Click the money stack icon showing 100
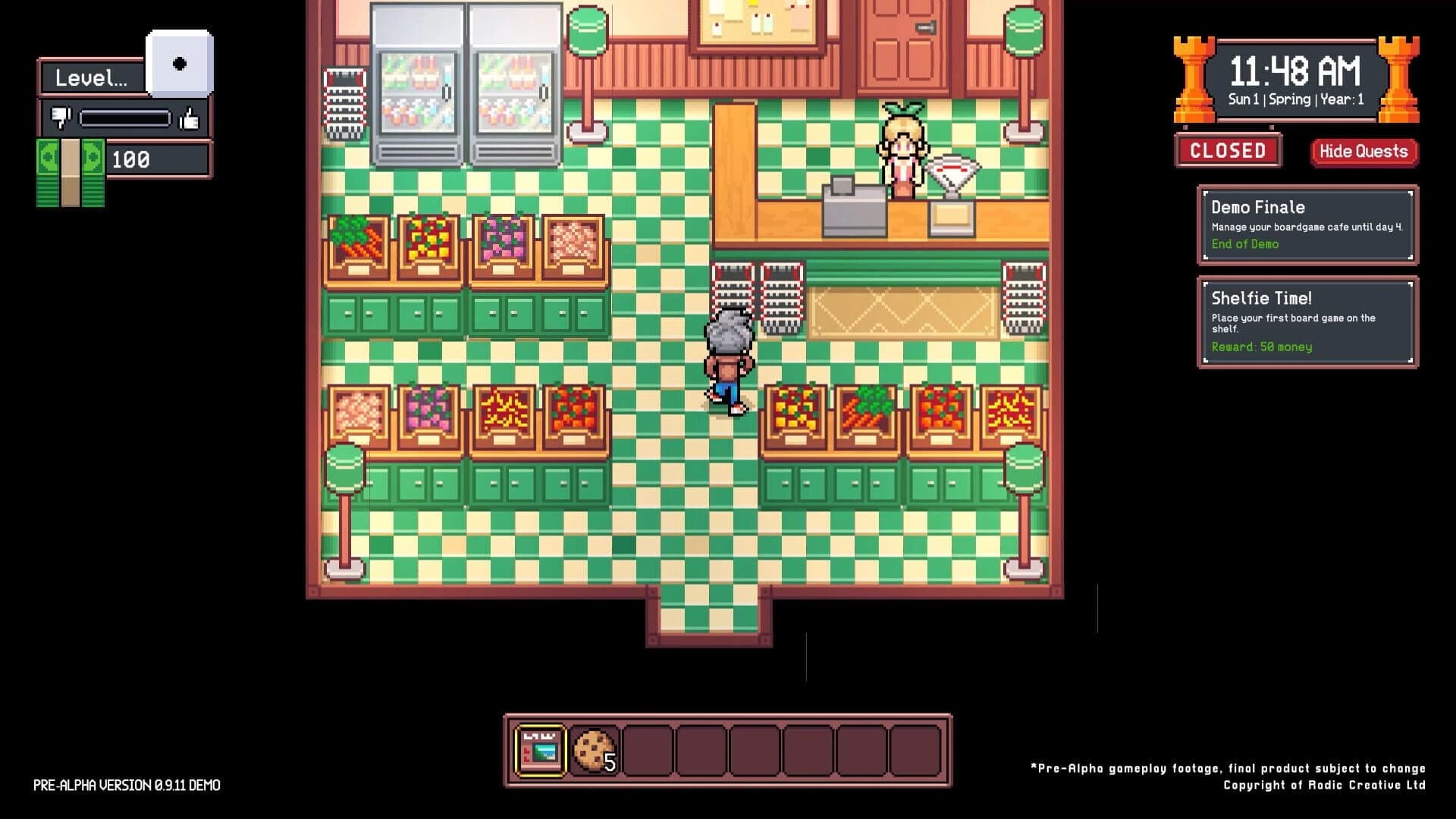 (68, 168)
